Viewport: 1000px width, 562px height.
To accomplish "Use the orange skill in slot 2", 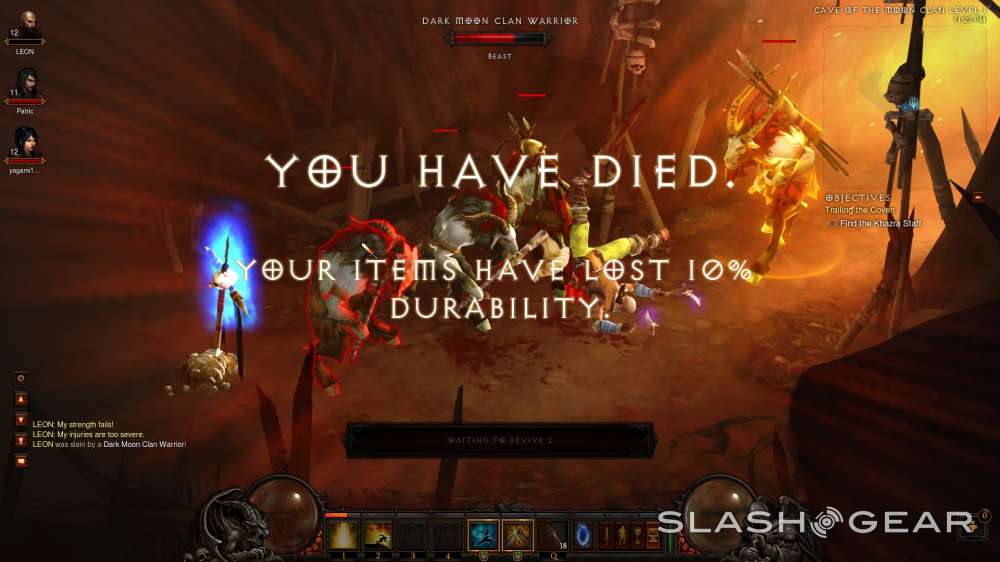I will coord(377,535).
